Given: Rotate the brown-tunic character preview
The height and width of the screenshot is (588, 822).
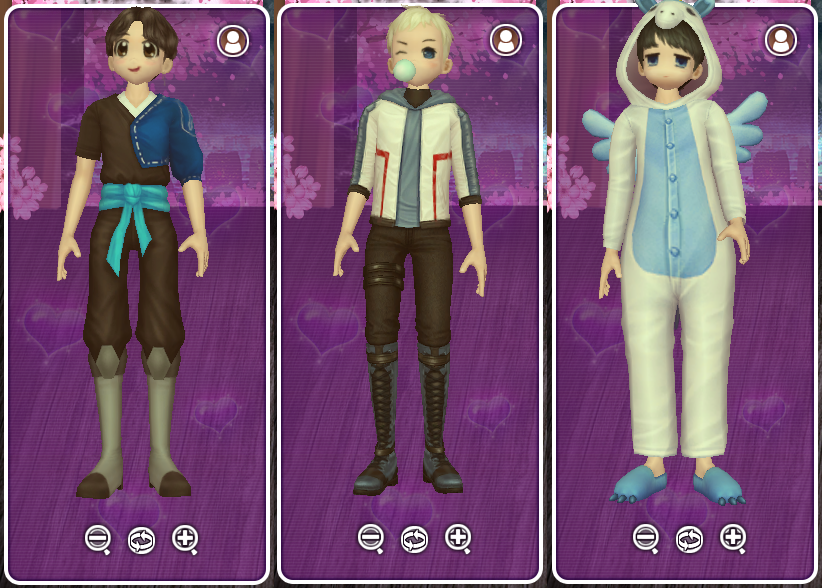Looking at the screenshot, I should point(141,540).
